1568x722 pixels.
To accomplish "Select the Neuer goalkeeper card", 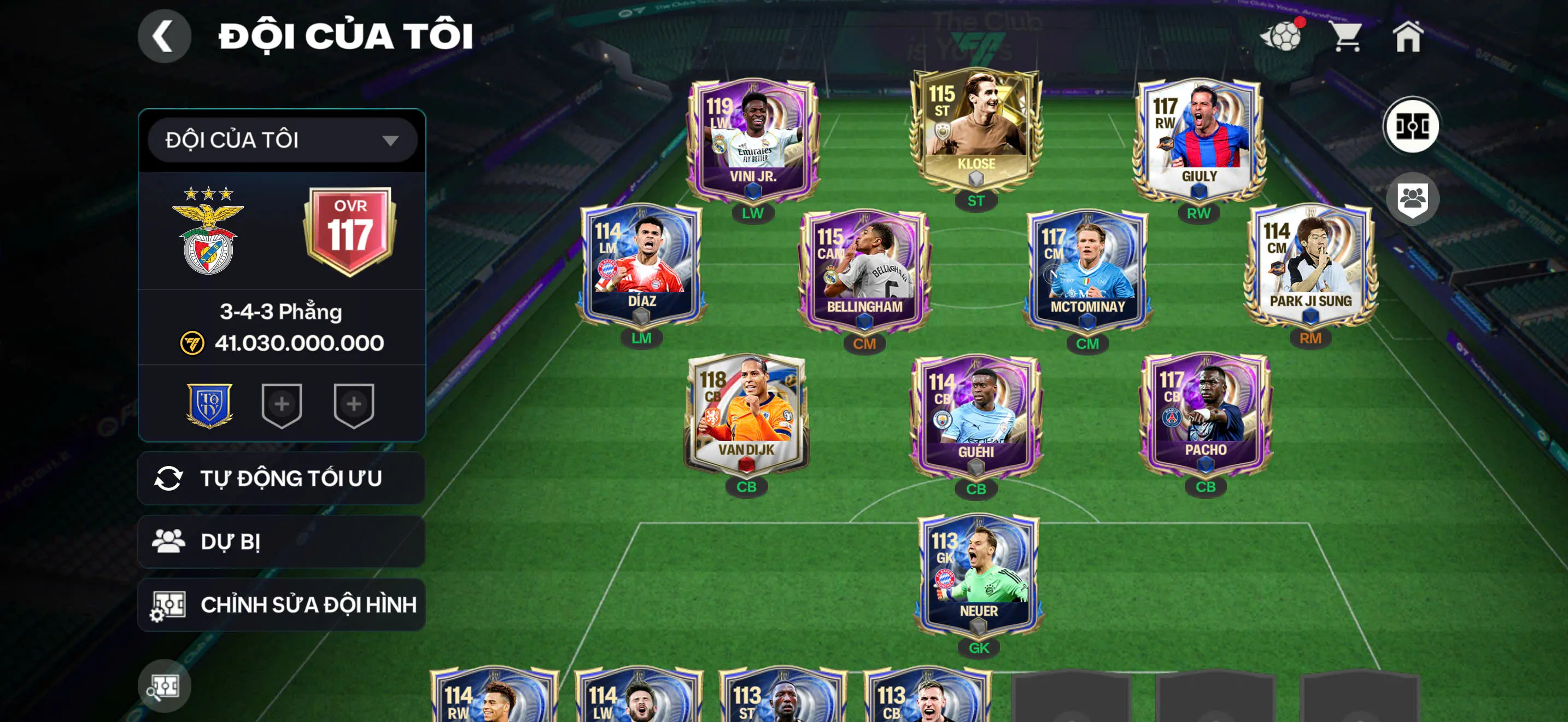I will [x=978, y=575].
